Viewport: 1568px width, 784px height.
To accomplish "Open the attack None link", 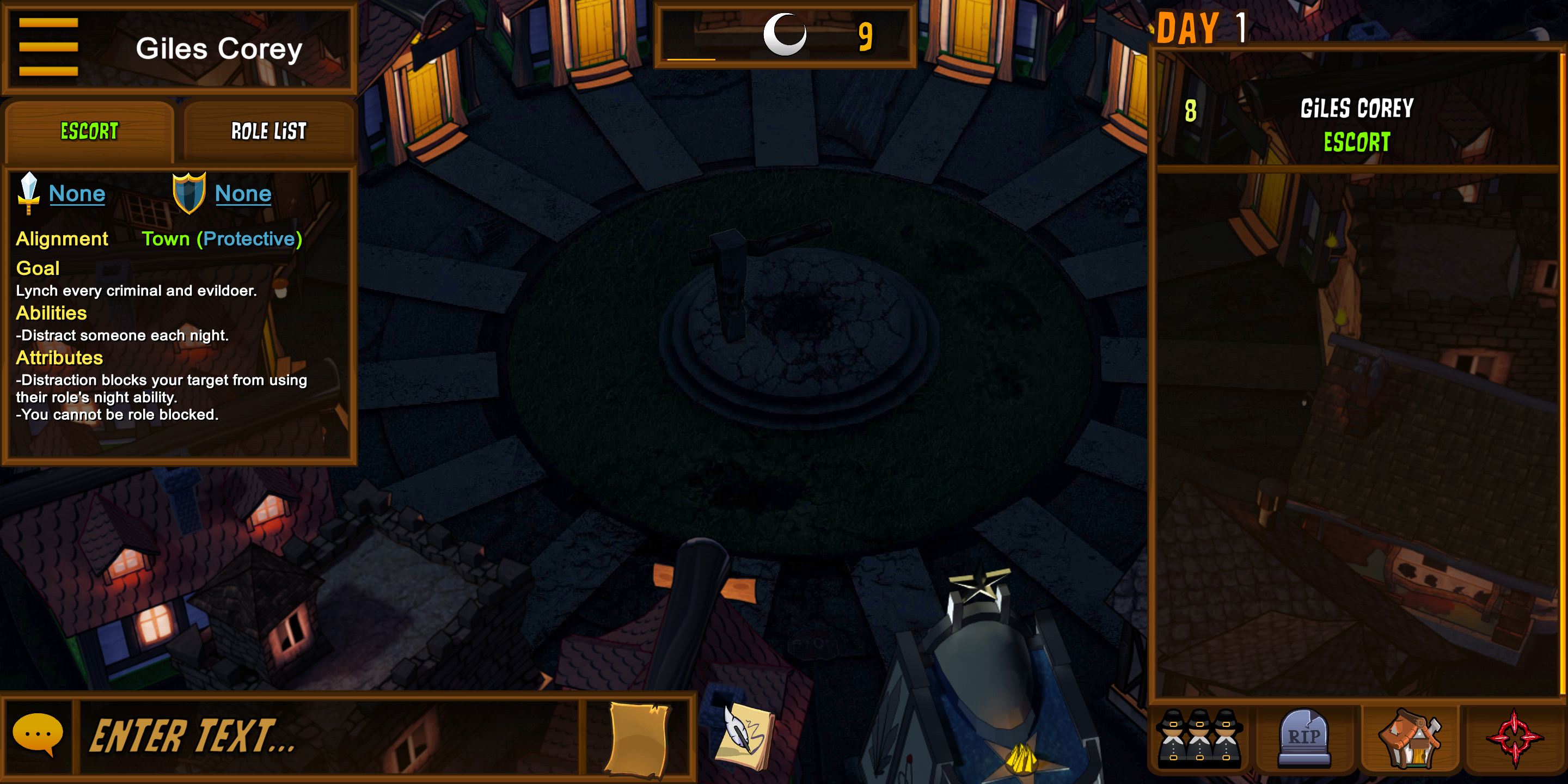I will pyautogui.click(x=77, y=194).
